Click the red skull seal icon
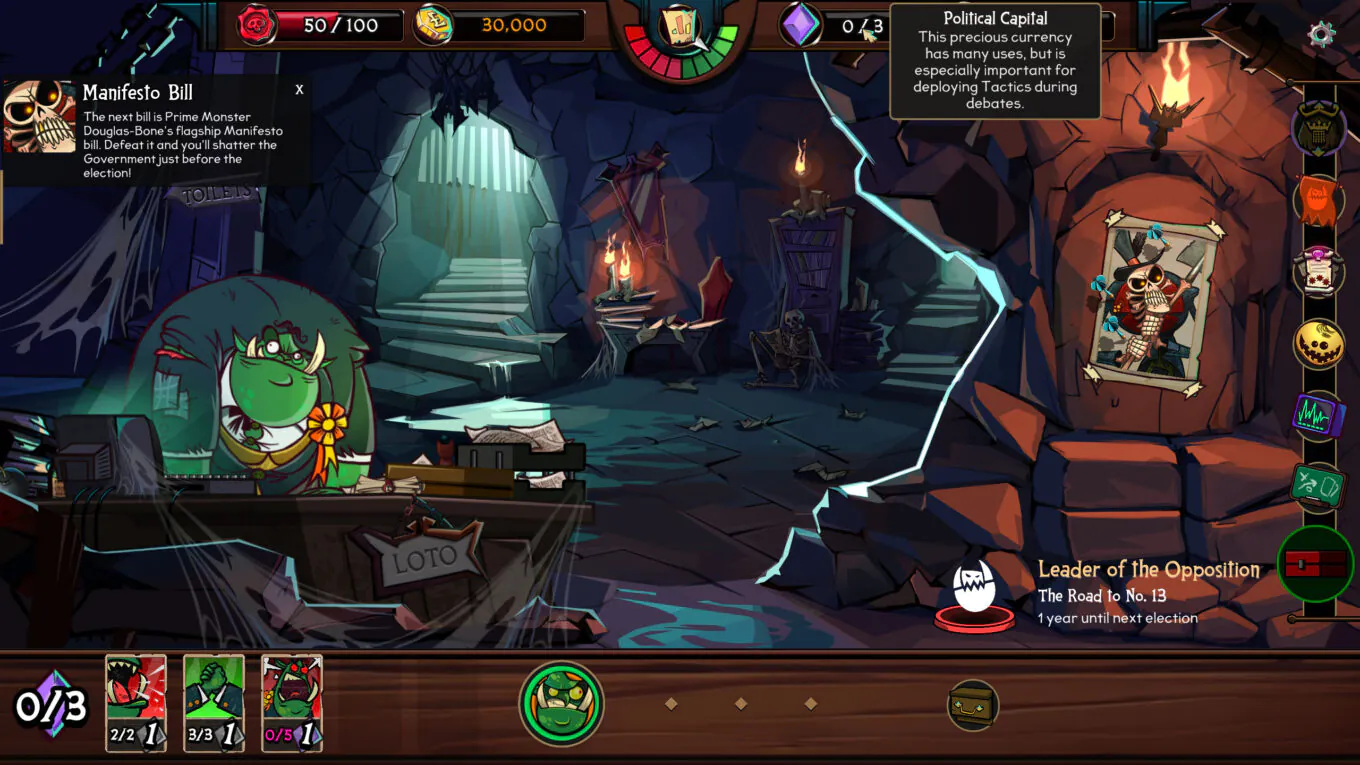 (257, 25)
